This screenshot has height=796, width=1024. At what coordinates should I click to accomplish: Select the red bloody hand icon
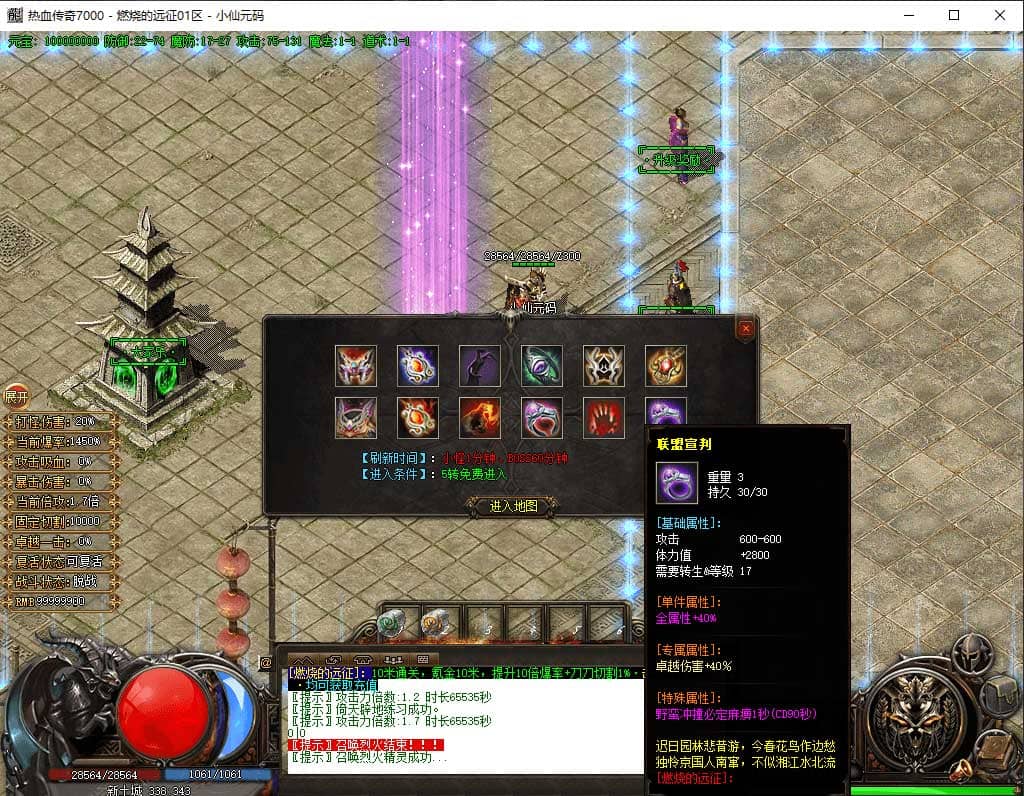[604, 418]
